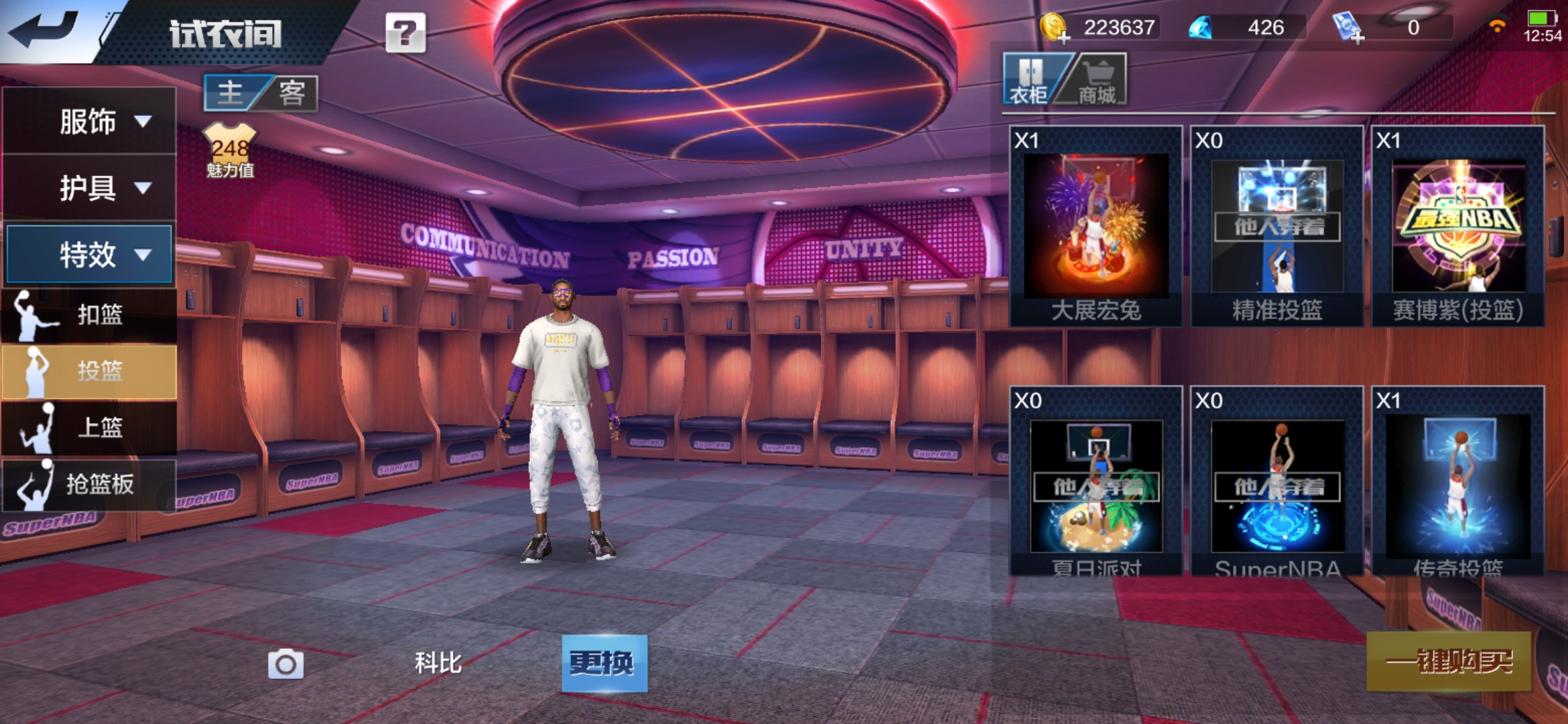Image resolution: width=1568 pixels, height=724 pixels.
Task: Select the 投篮 effect subcategory
Action: [89, 371]
